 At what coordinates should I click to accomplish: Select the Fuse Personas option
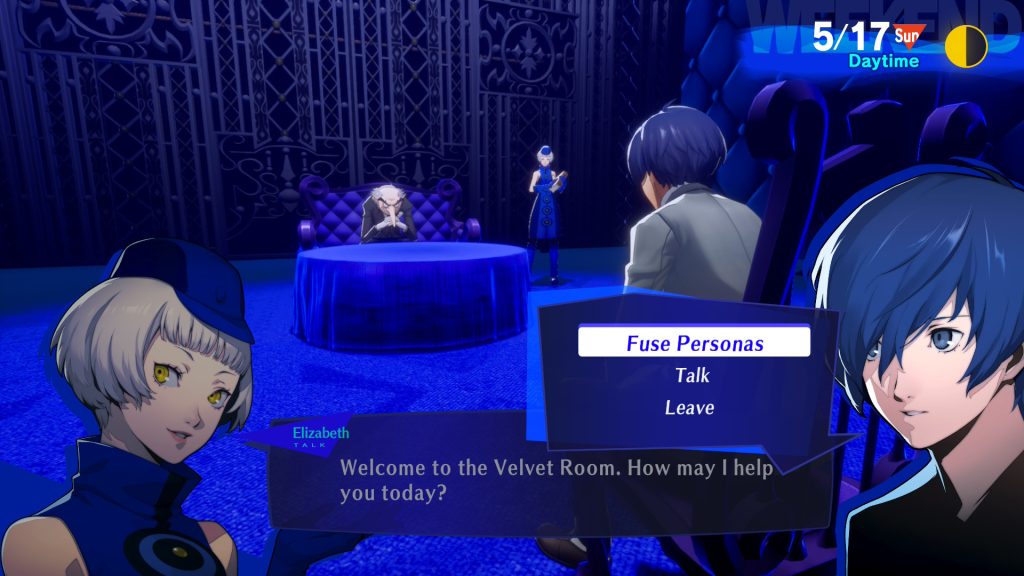(694, 343)
